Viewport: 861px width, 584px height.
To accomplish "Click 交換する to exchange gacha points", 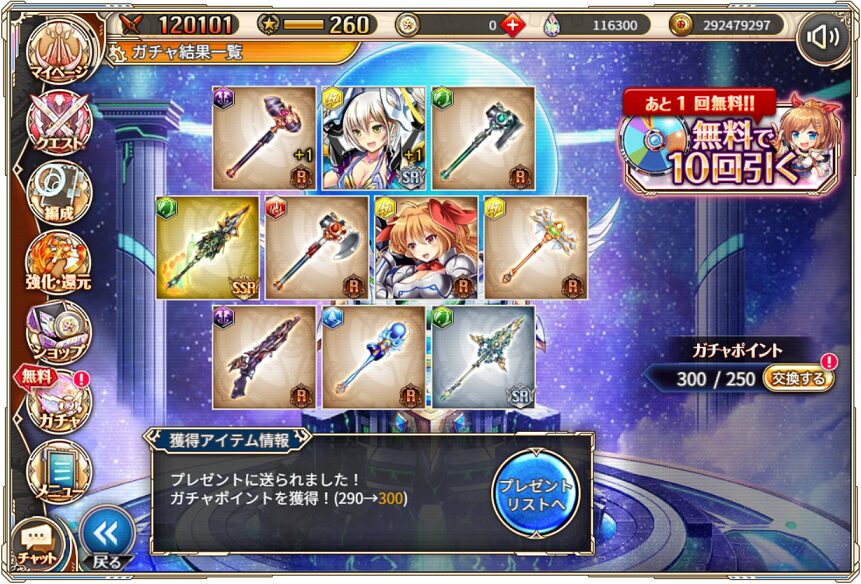I will coord(799,378).
